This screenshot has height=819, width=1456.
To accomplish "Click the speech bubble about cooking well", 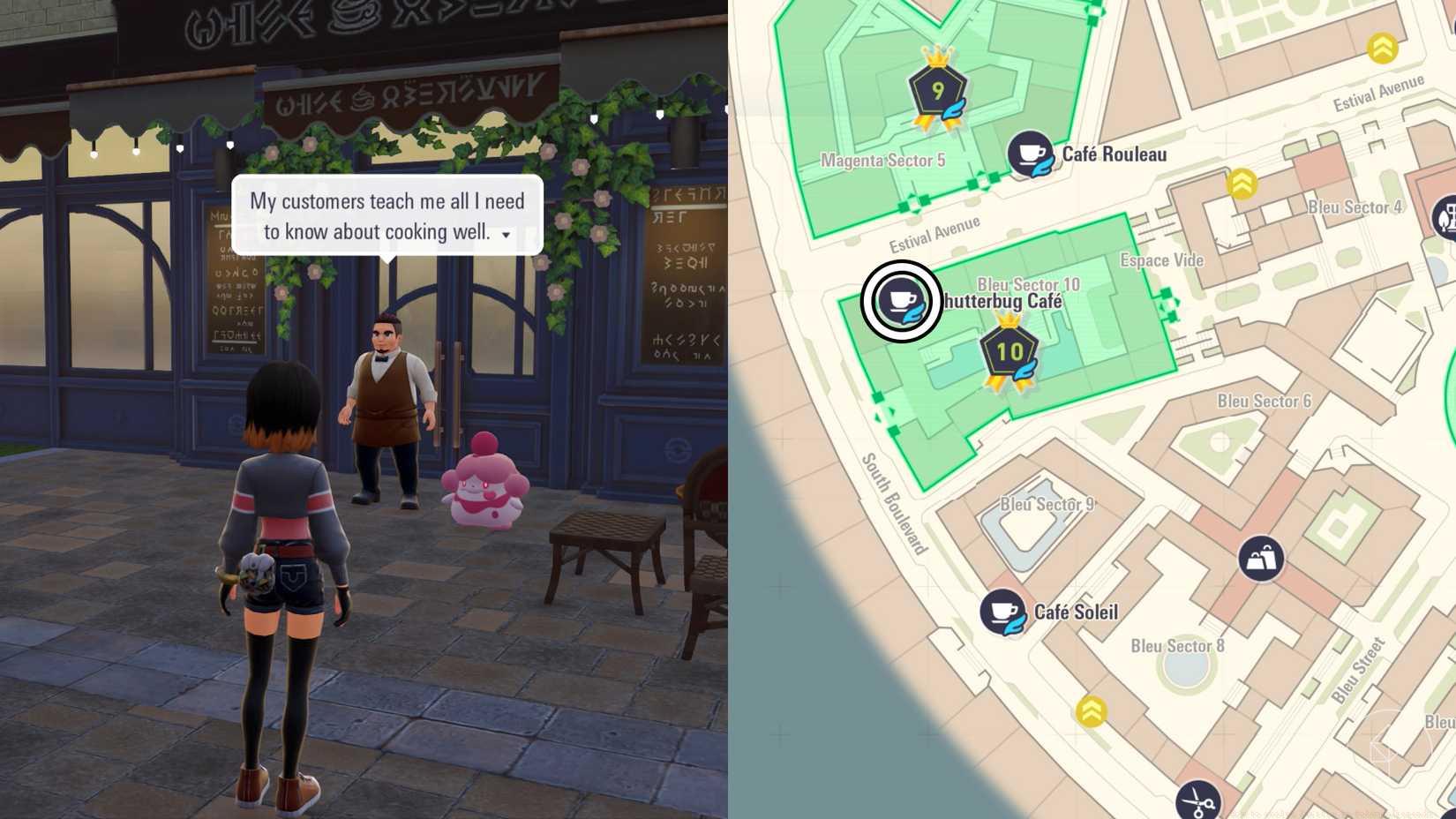I will [387, 216].
